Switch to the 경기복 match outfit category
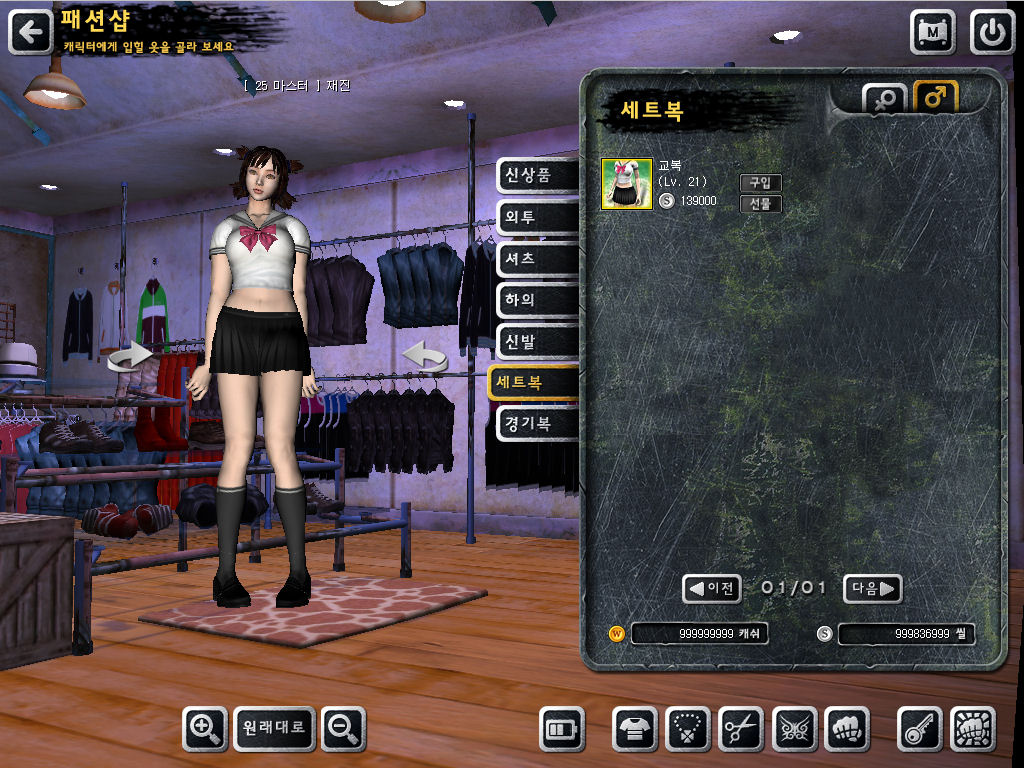1024x768 pixels. coord(537,424)
